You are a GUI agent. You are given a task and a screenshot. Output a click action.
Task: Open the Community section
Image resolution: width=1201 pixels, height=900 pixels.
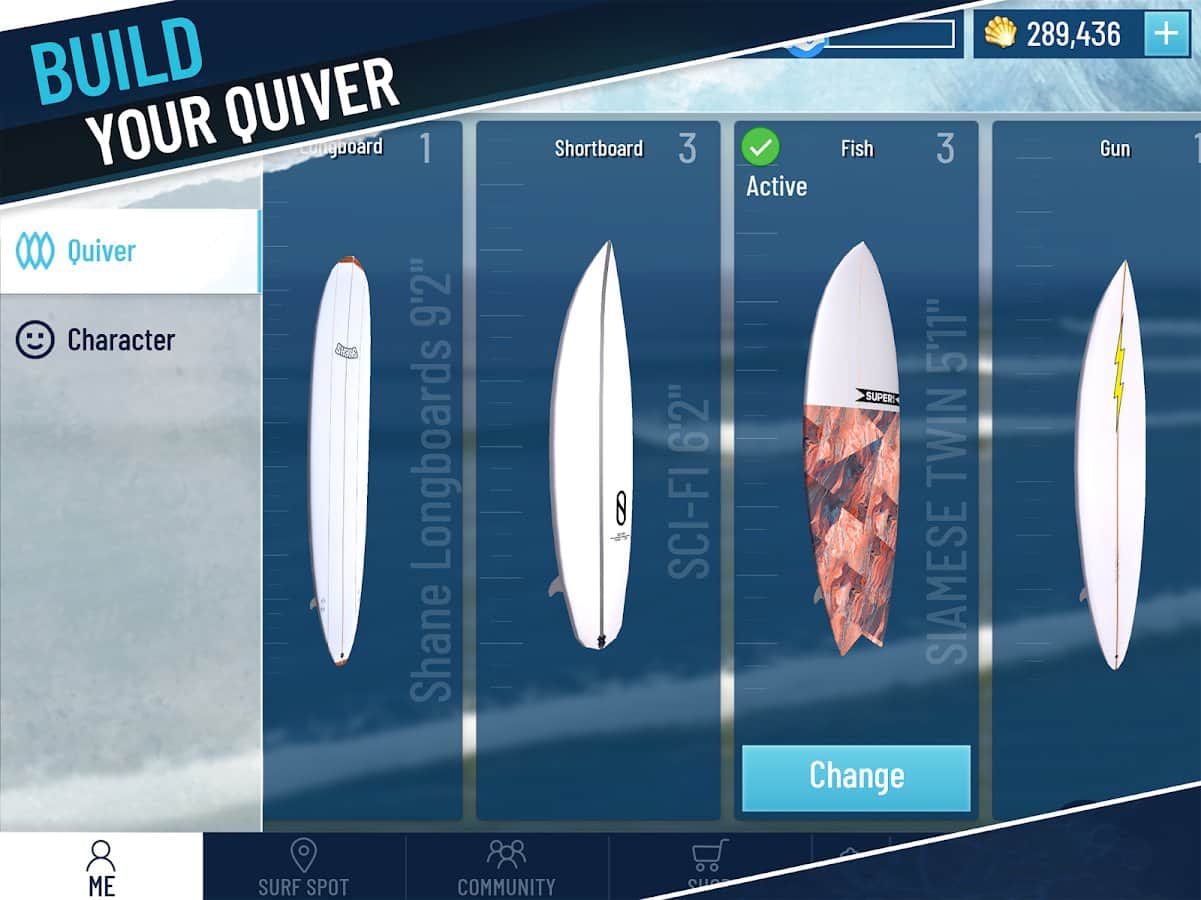click(x=506, y=866)
